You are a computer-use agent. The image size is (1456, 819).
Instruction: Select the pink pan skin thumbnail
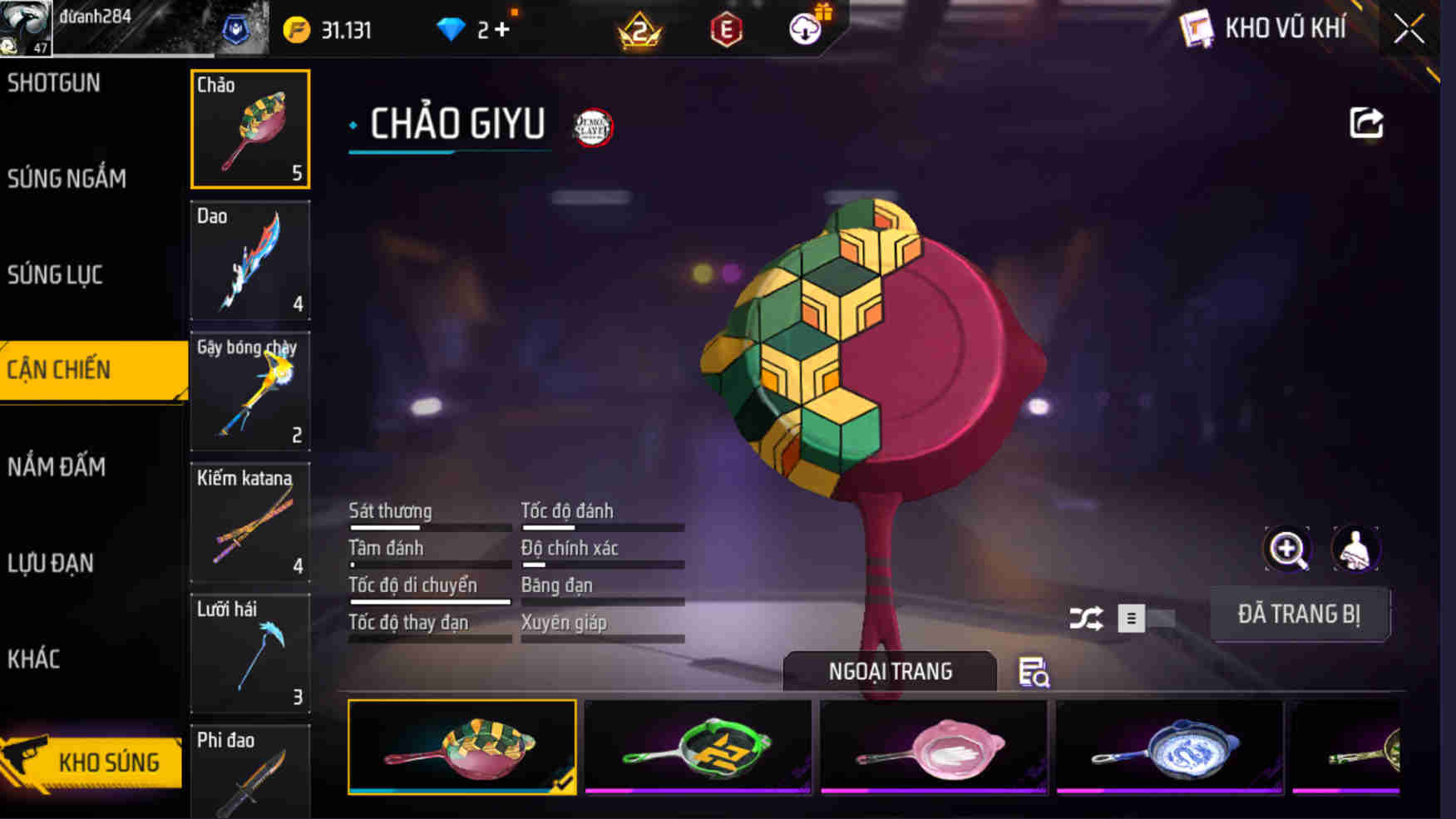coord(933,747)
